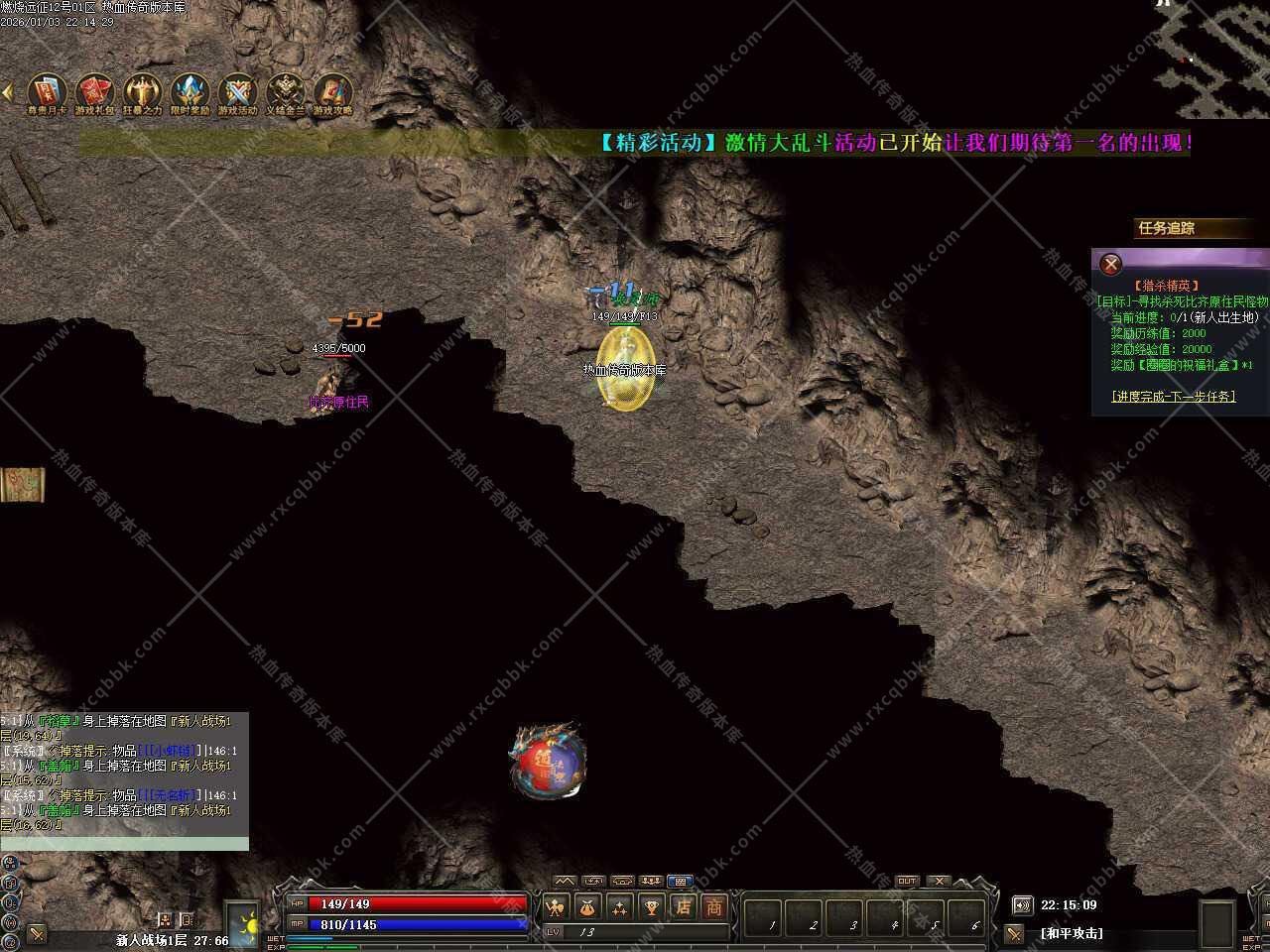The width and height of the screenshot is (1270, 952).
Task: Collapse the top icon row with left arrow
Action: click(x=7, y=92)
